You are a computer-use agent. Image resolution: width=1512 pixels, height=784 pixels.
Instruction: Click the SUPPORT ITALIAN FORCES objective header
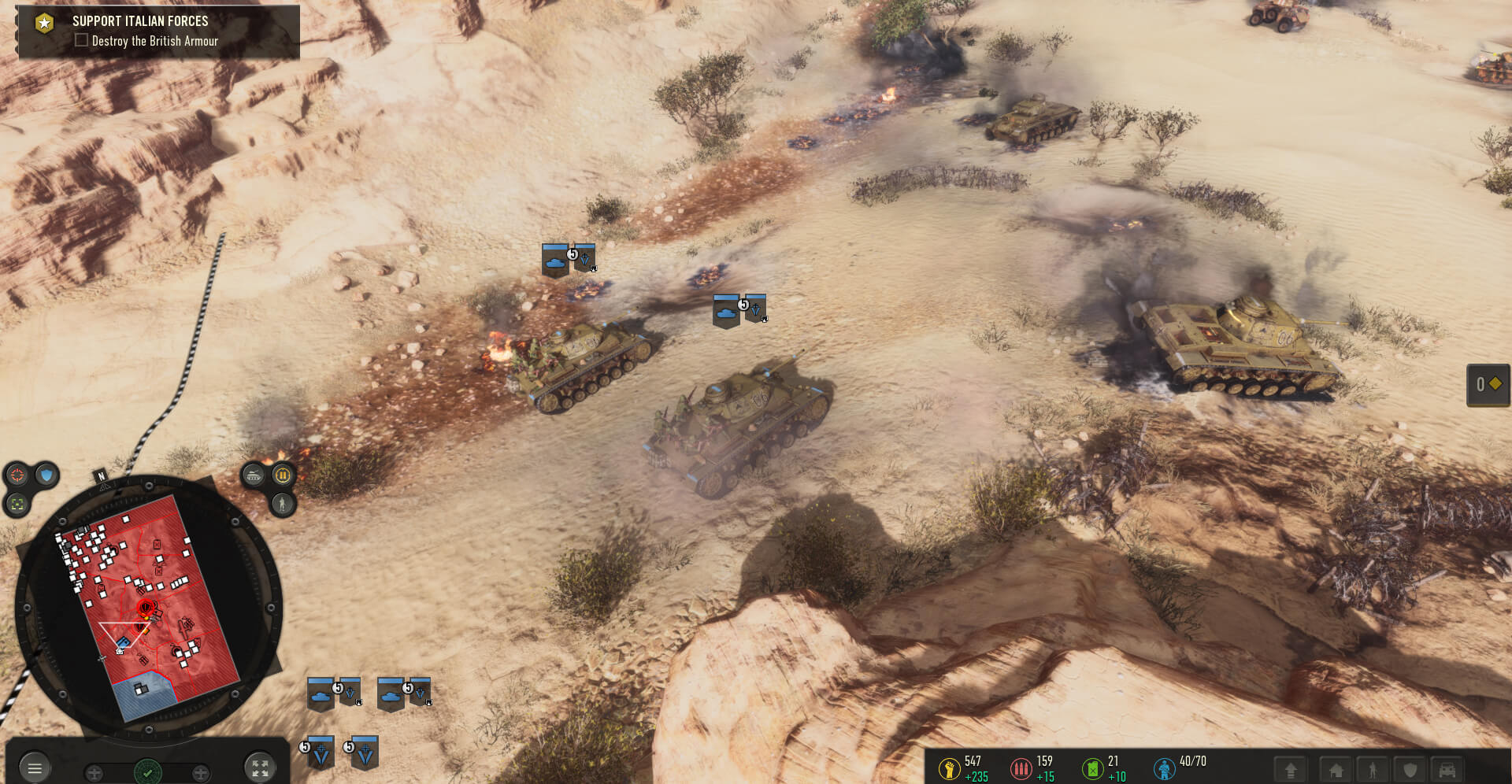coord(139,21)
